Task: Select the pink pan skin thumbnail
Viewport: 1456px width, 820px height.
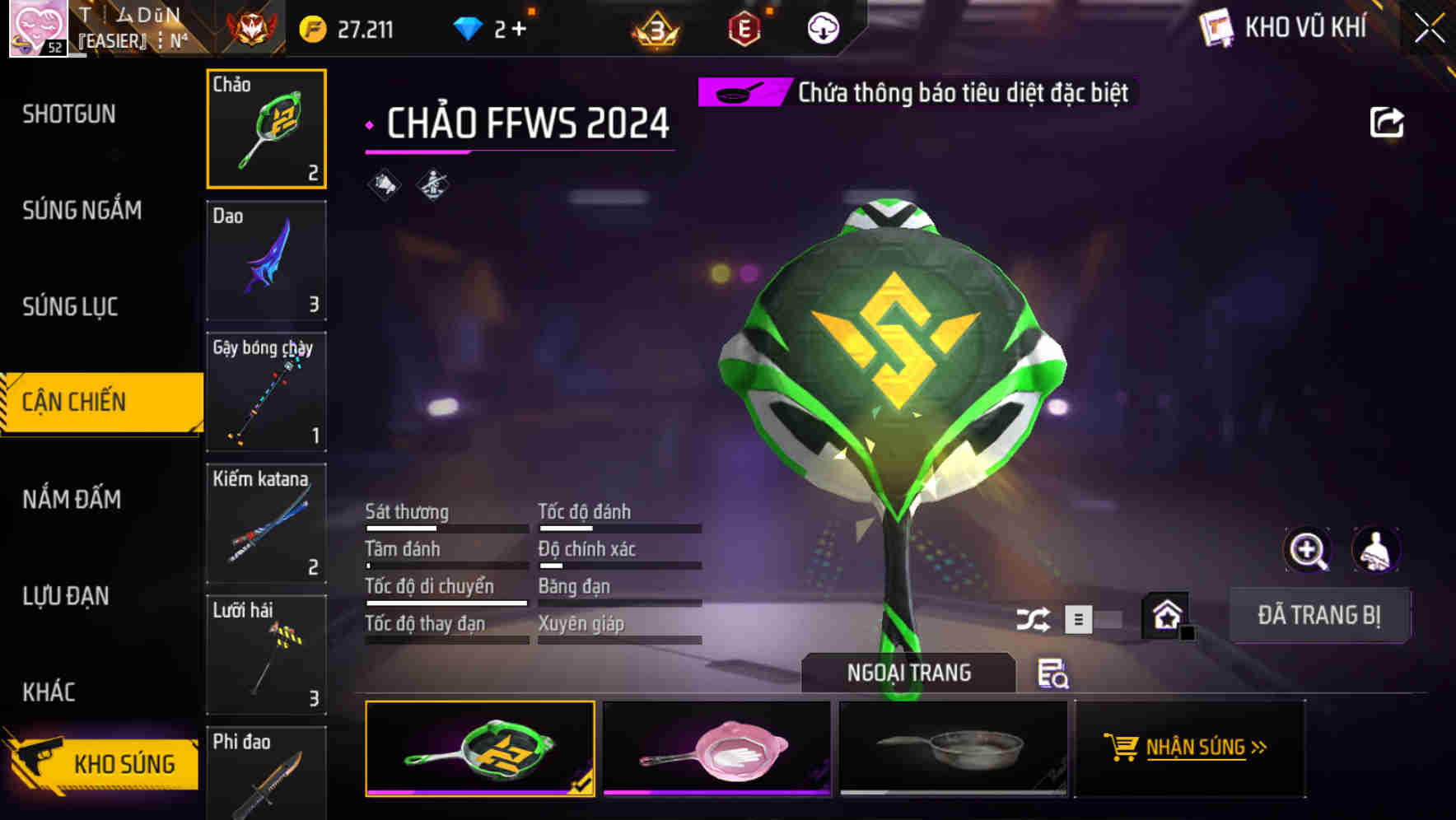Action: click(x=716, y=751)
